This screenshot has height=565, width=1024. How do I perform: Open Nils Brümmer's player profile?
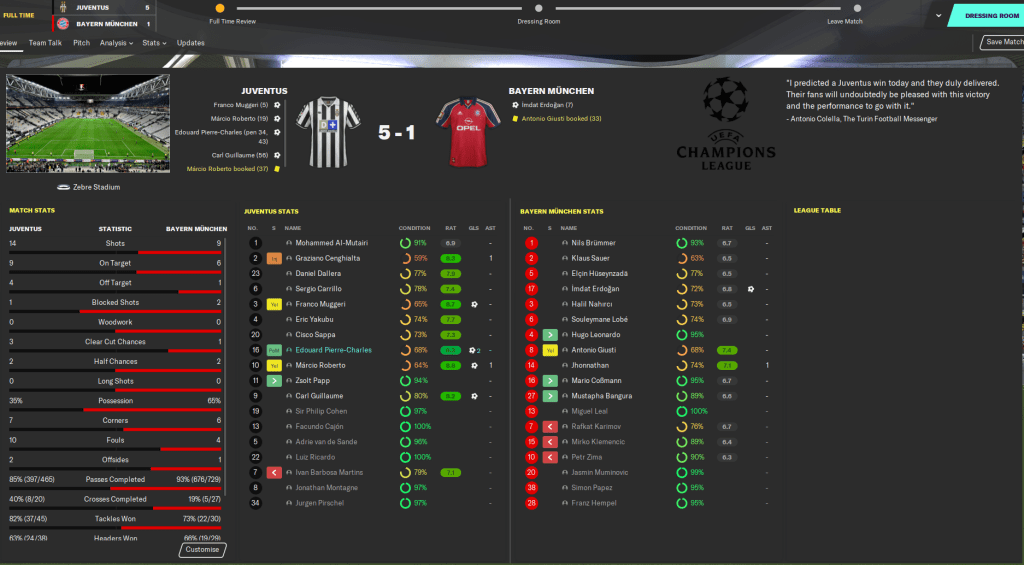[593, 243]
